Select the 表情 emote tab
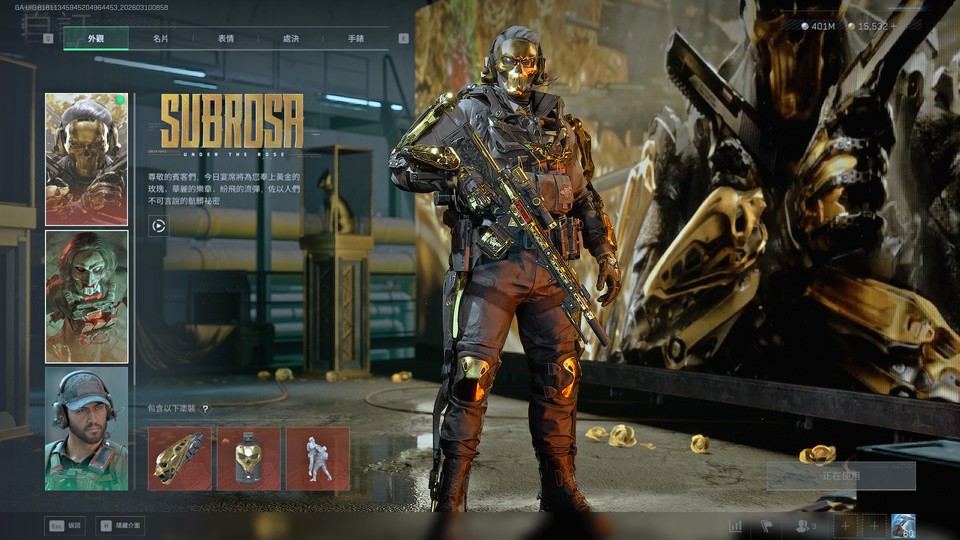 [x=226, y=39]
